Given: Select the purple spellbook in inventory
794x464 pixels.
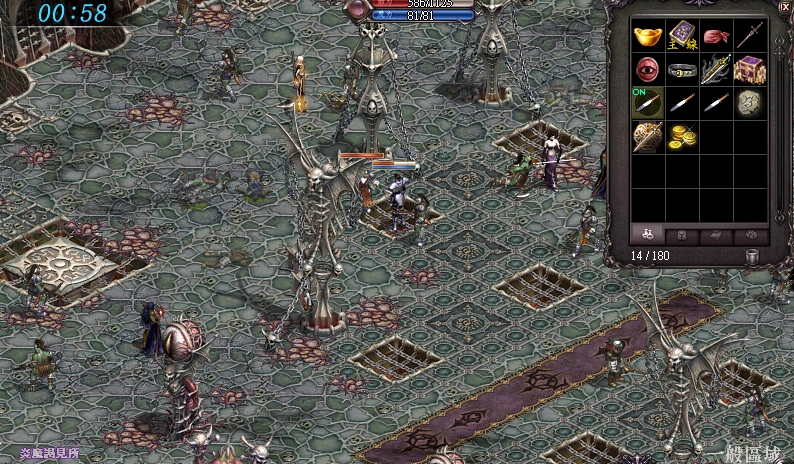Looking at the screenshot, I should coord(682,37).
